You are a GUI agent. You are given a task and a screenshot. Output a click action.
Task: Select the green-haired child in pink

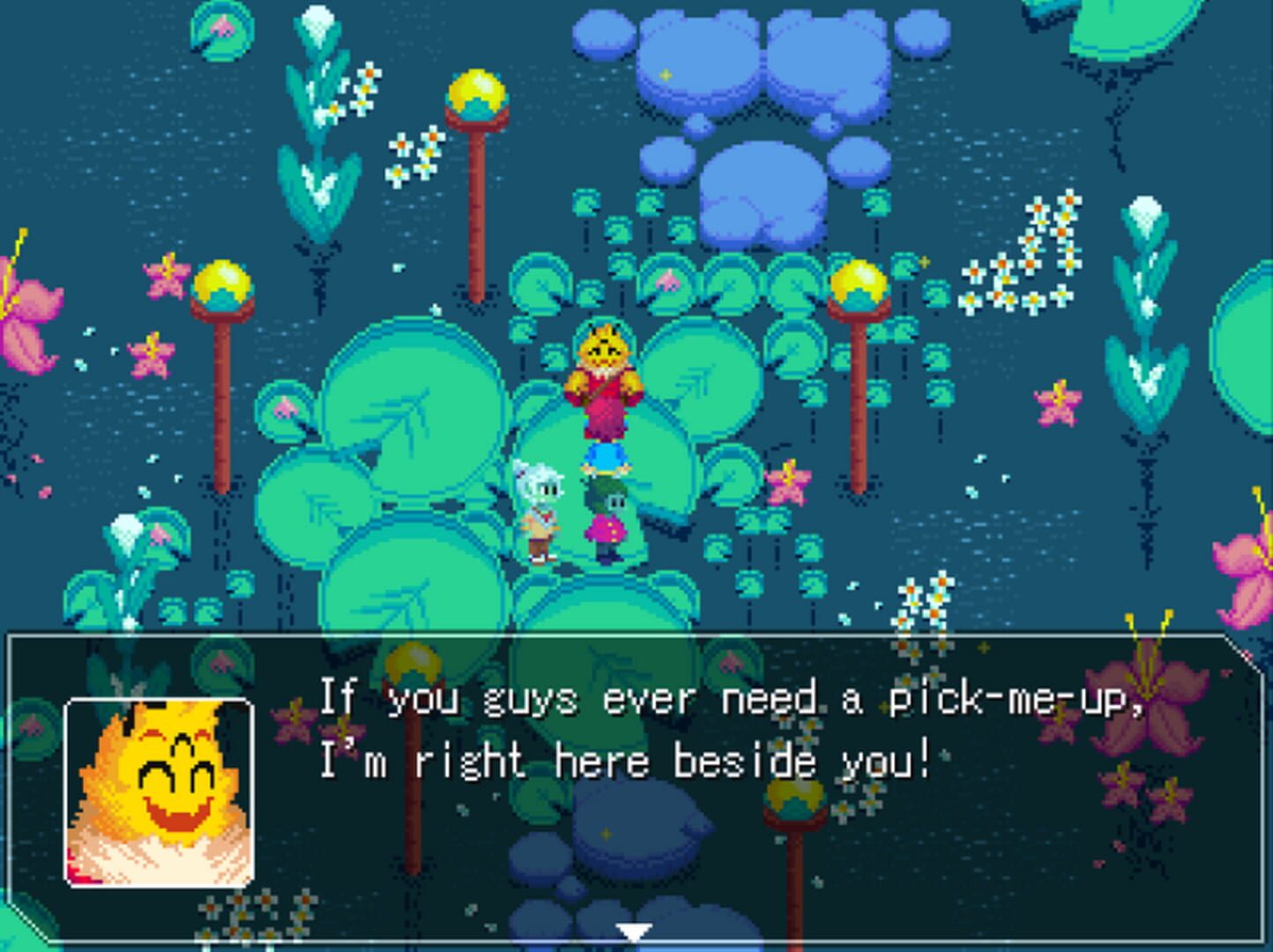[607, 520]
